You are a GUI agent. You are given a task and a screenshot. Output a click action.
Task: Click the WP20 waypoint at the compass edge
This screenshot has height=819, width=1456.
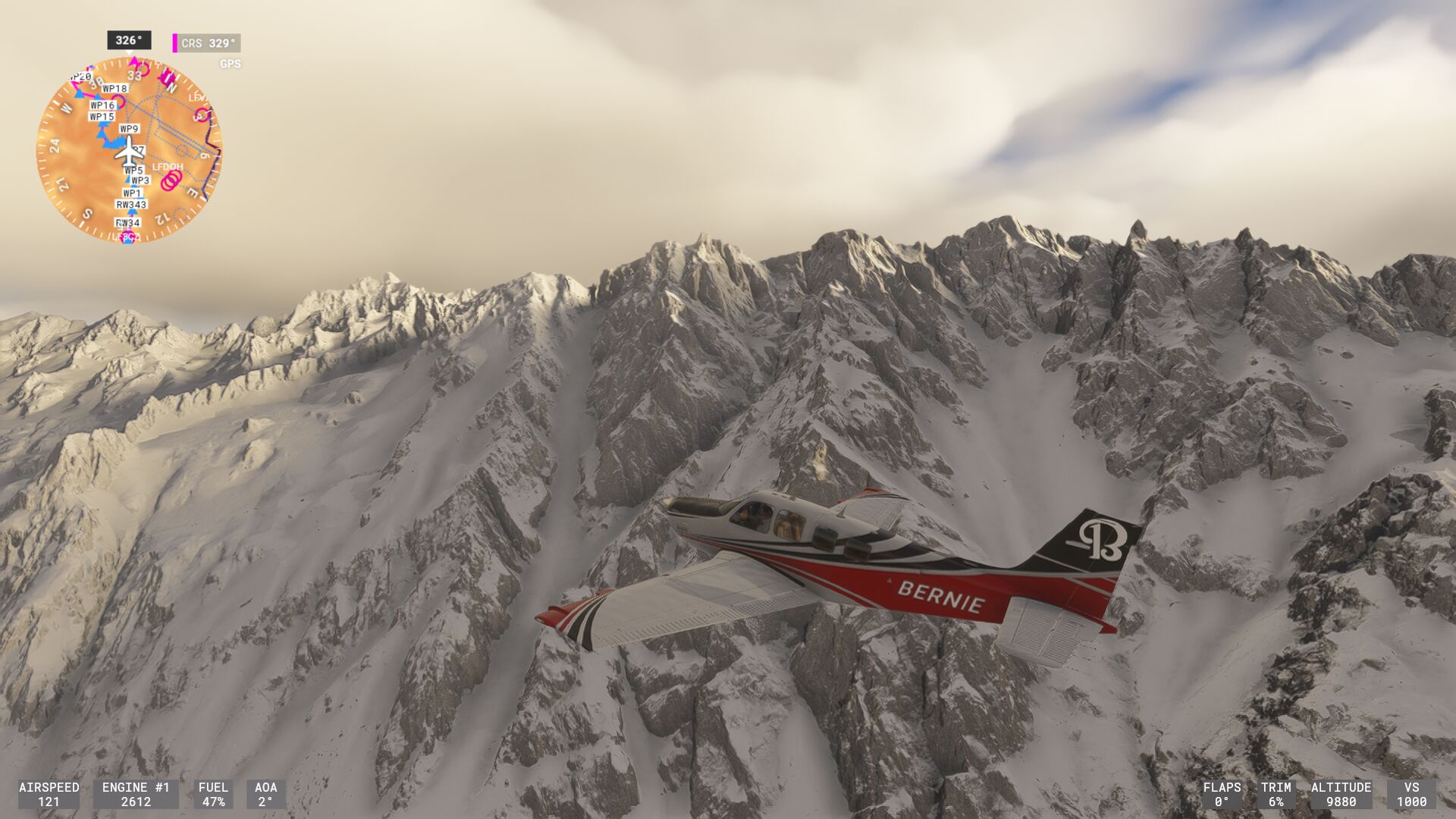(x=80, y=77)
